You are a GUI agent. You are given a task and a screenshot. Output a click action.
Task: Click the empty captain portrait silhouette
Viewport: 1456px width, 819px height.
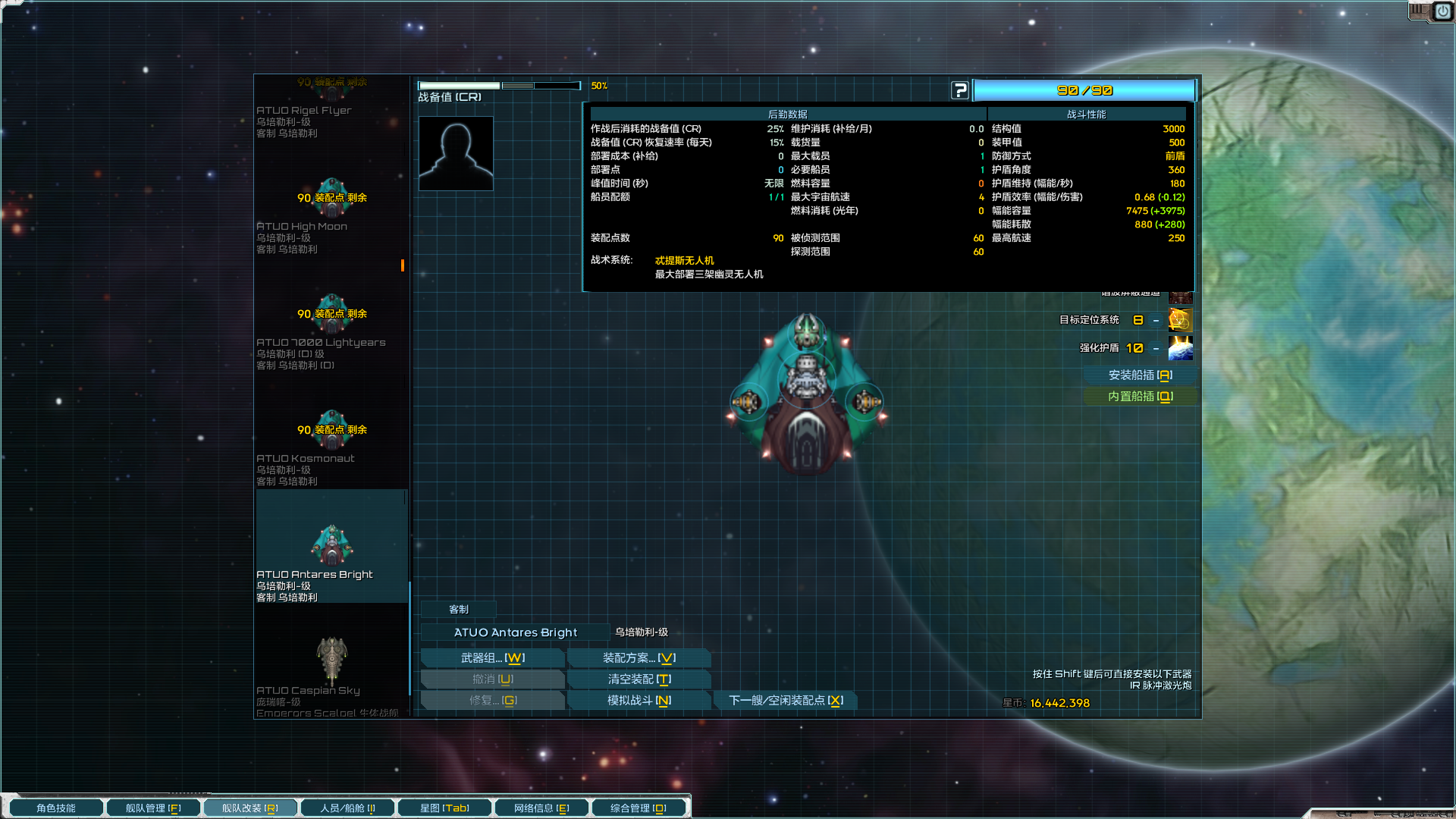[456, 152]
